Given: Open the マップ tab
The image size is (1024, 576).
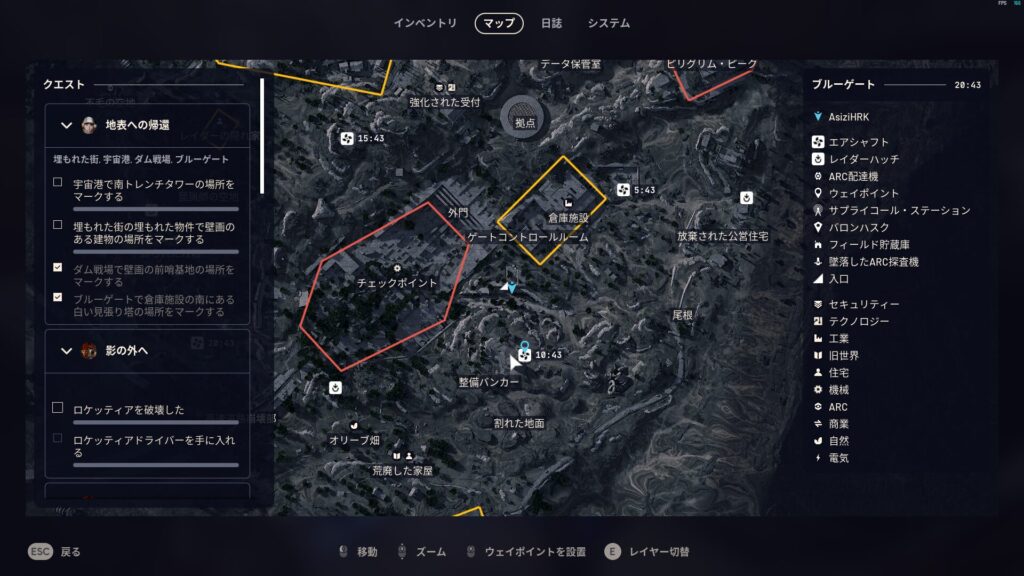Looking at the screenshot, I should click(498, 23).
